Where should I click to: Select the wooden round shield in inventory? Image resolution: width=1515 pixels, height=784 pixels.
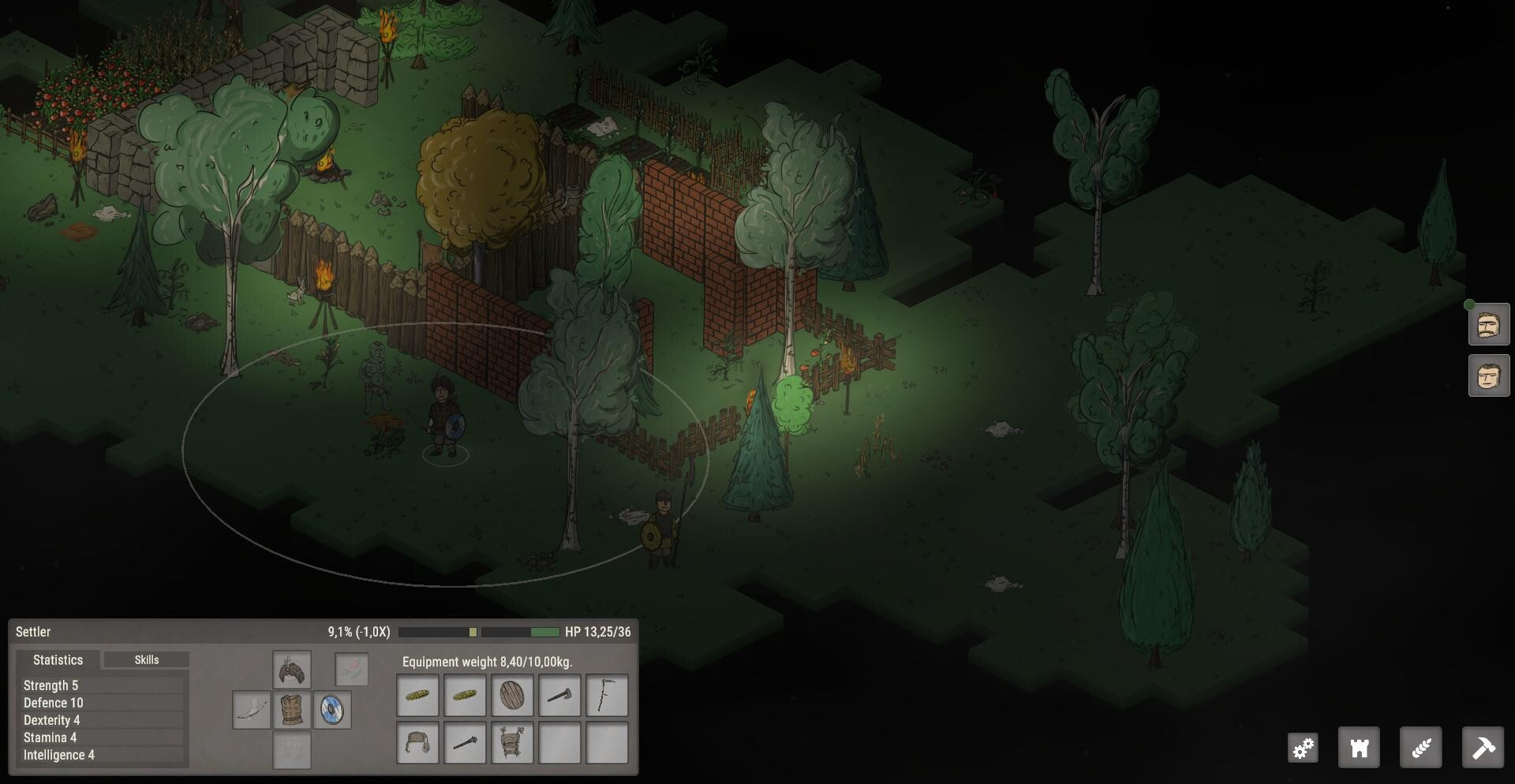tap(512, 696)
